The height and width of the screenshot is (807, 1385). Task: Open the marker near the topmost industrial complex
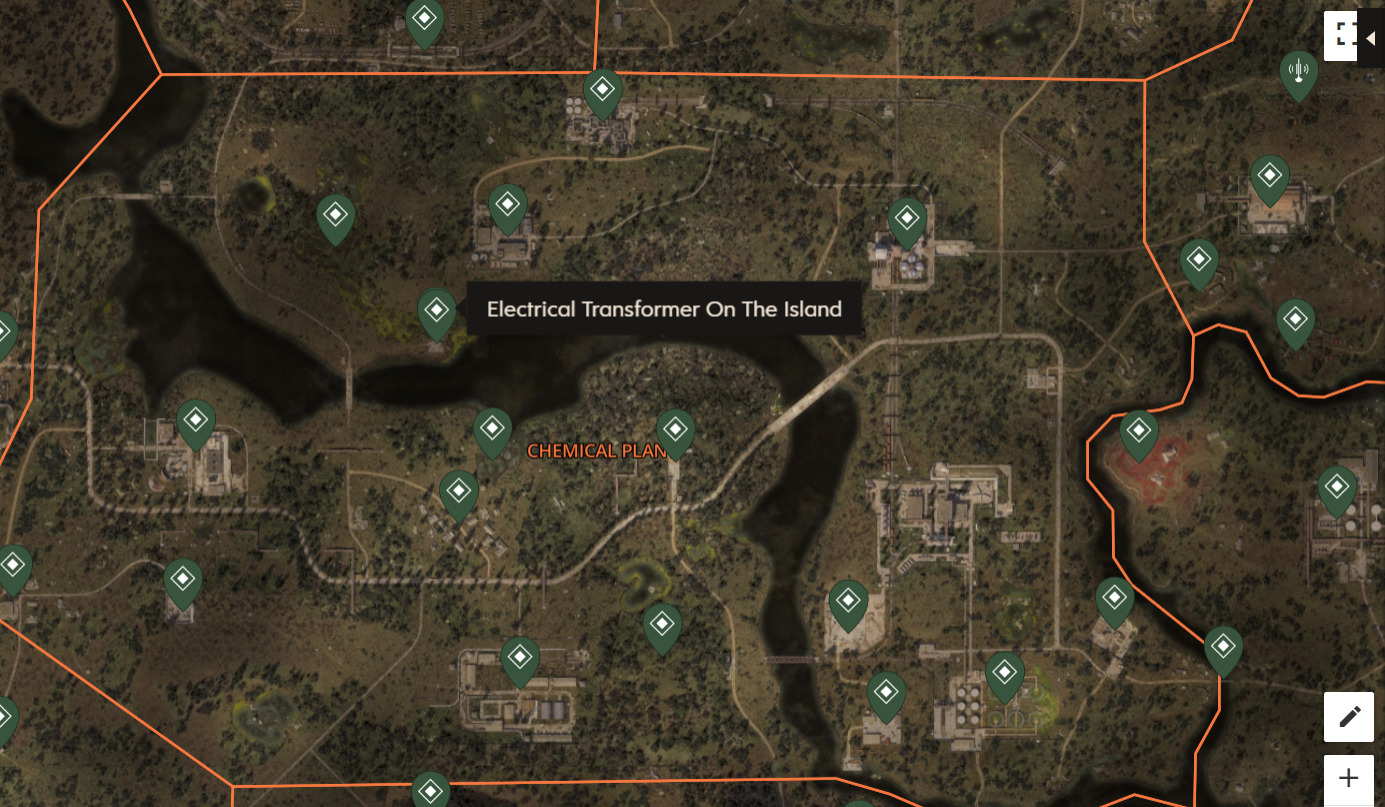[601, 90]
